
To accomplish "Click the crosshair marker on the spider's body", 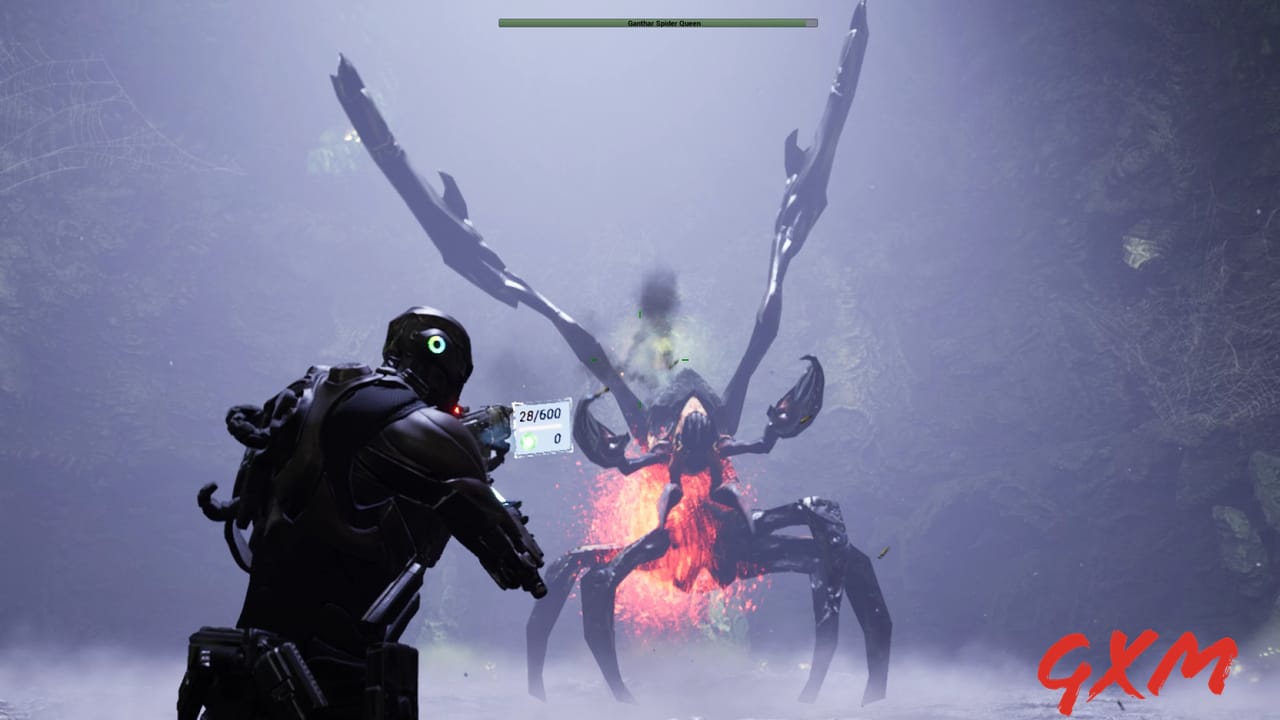I will [639, 360].
